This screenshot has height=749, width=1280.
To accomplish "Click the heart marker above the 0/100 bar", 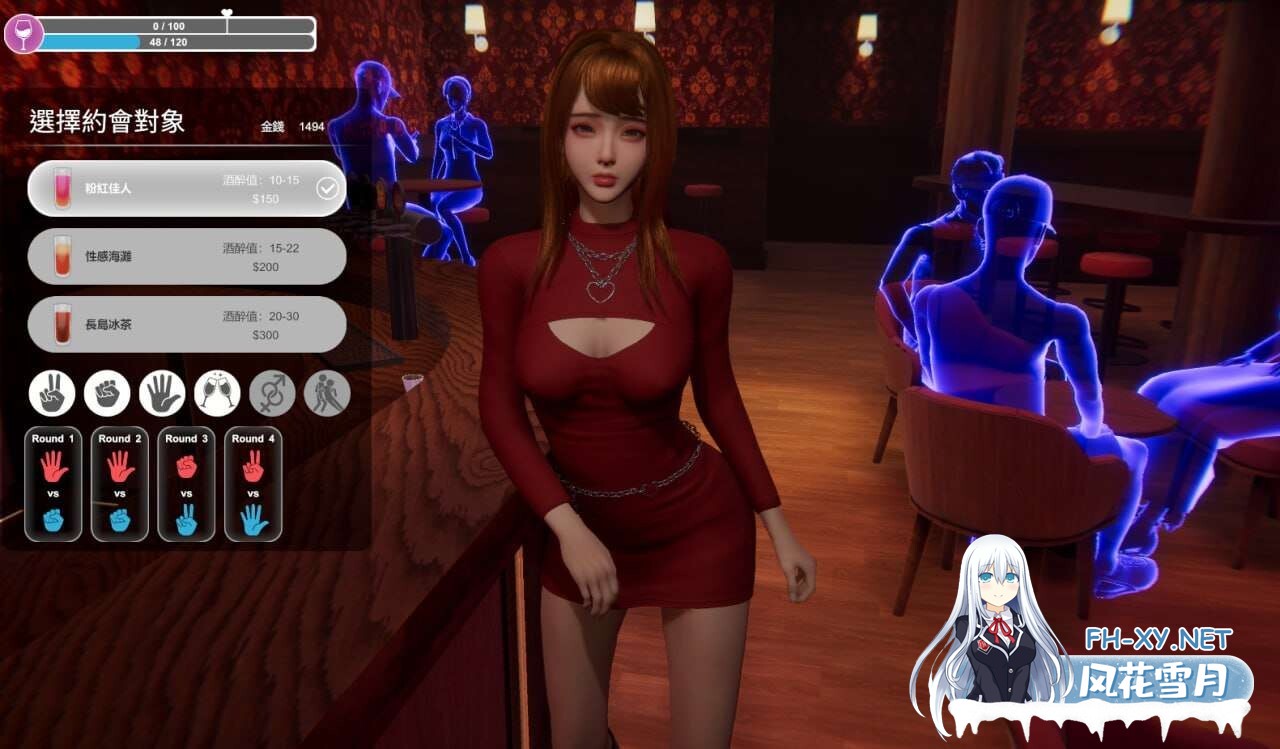I will (228, 12).
